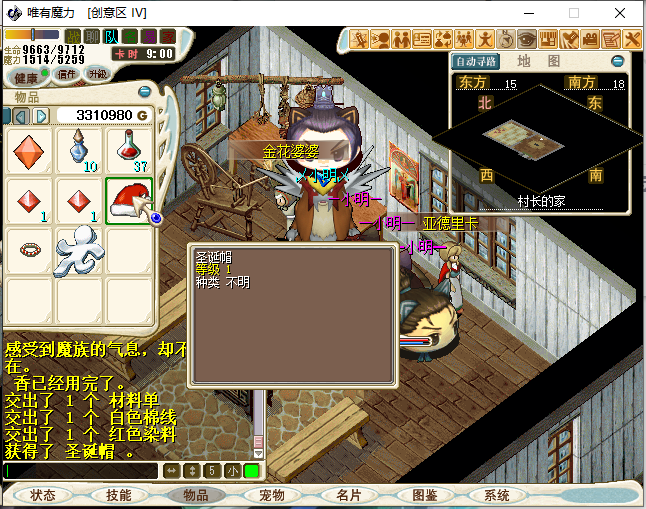The height and width of the screenshot is (509, 646).
Task: Click the wrench and screwdriver tools icon
Action: pyautogui.click(x=632, y=39)
